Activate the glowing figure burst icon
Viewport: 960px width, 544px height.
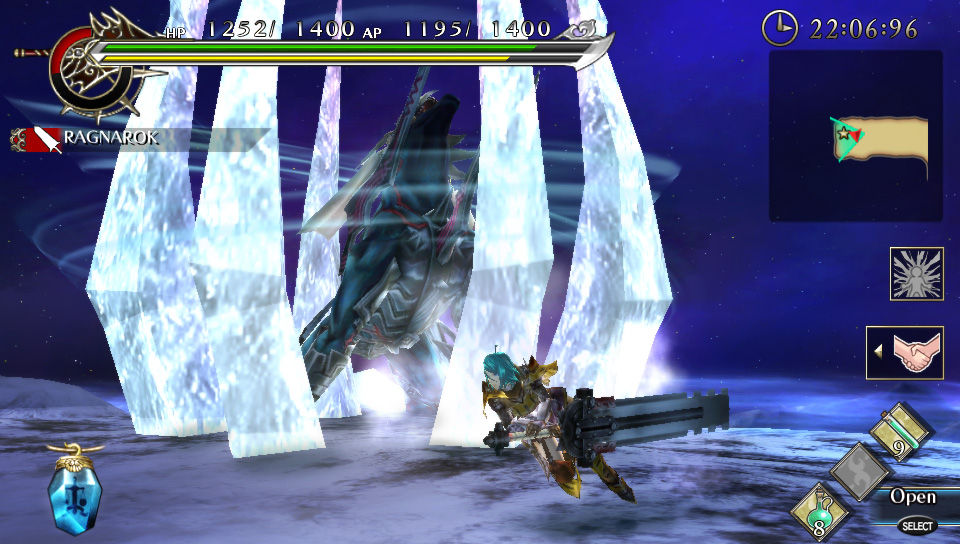tap(916, 274)
